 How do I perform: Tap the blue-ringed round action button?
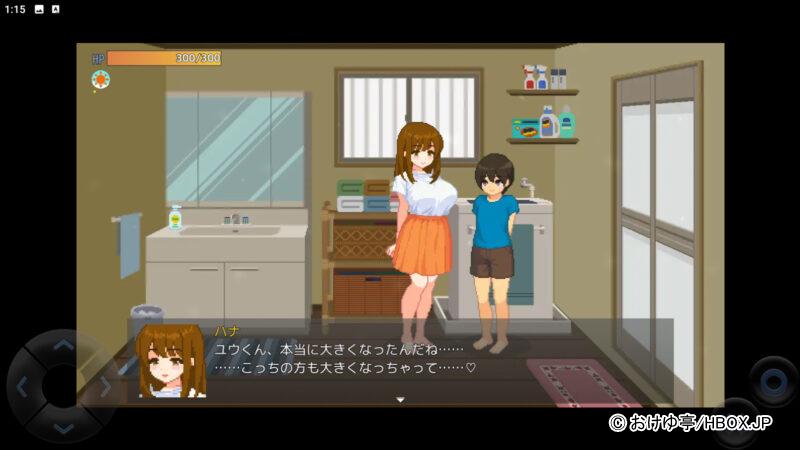click(773, 383)
